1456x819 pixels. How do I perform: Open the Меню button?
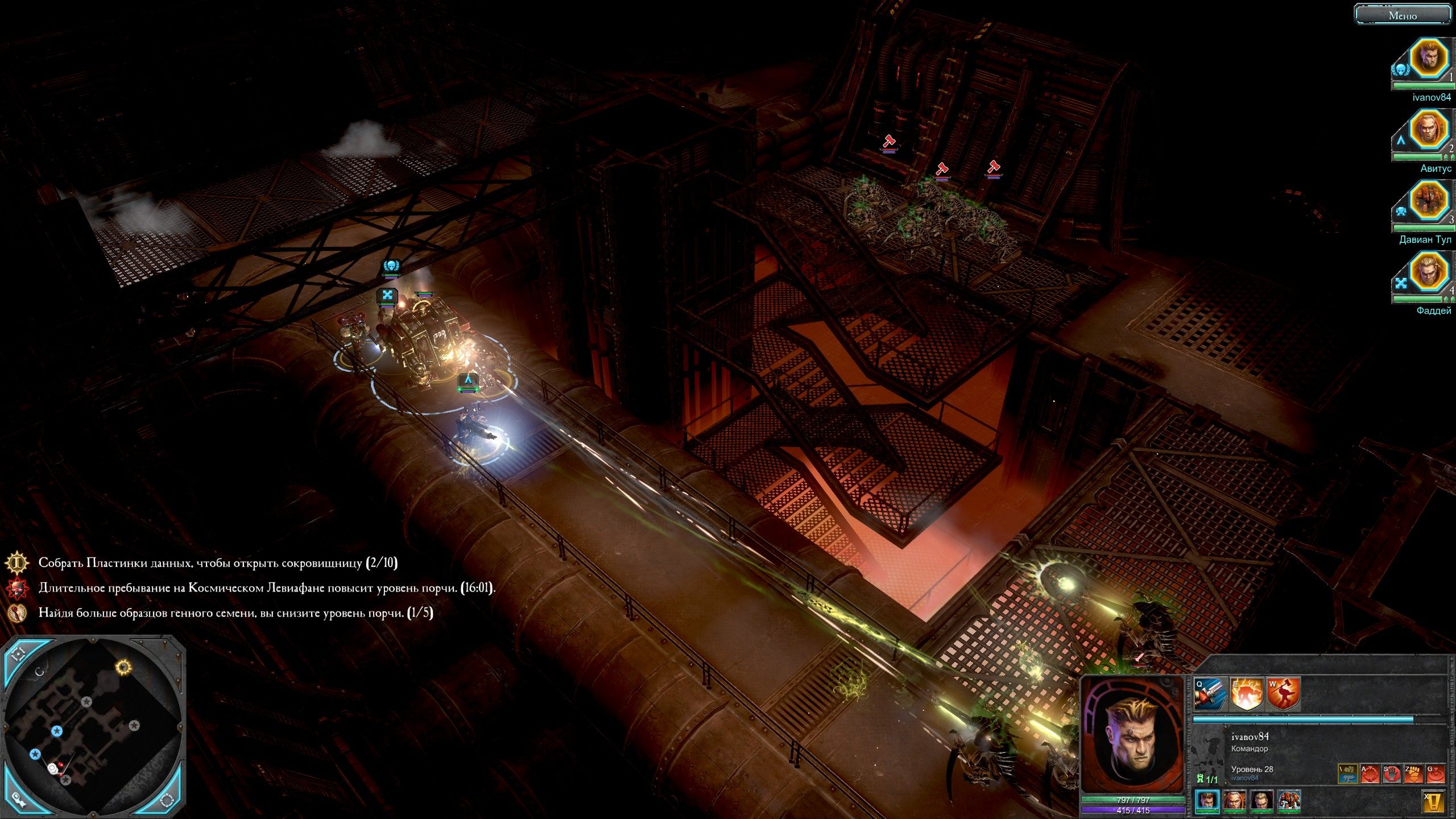coord(1402,15)
